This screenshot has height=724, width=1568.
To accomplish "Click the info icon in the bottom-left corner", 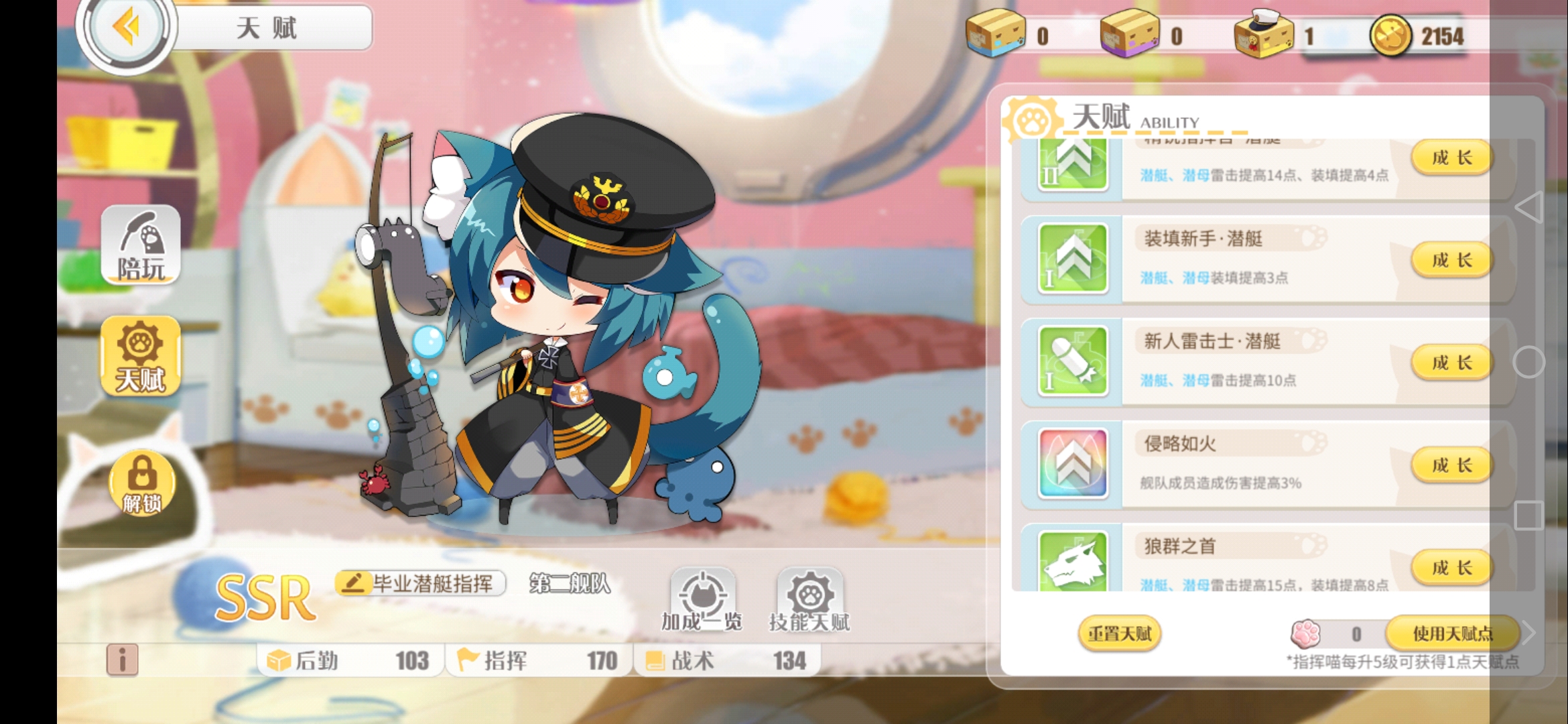I will click(x=124, y=660).
